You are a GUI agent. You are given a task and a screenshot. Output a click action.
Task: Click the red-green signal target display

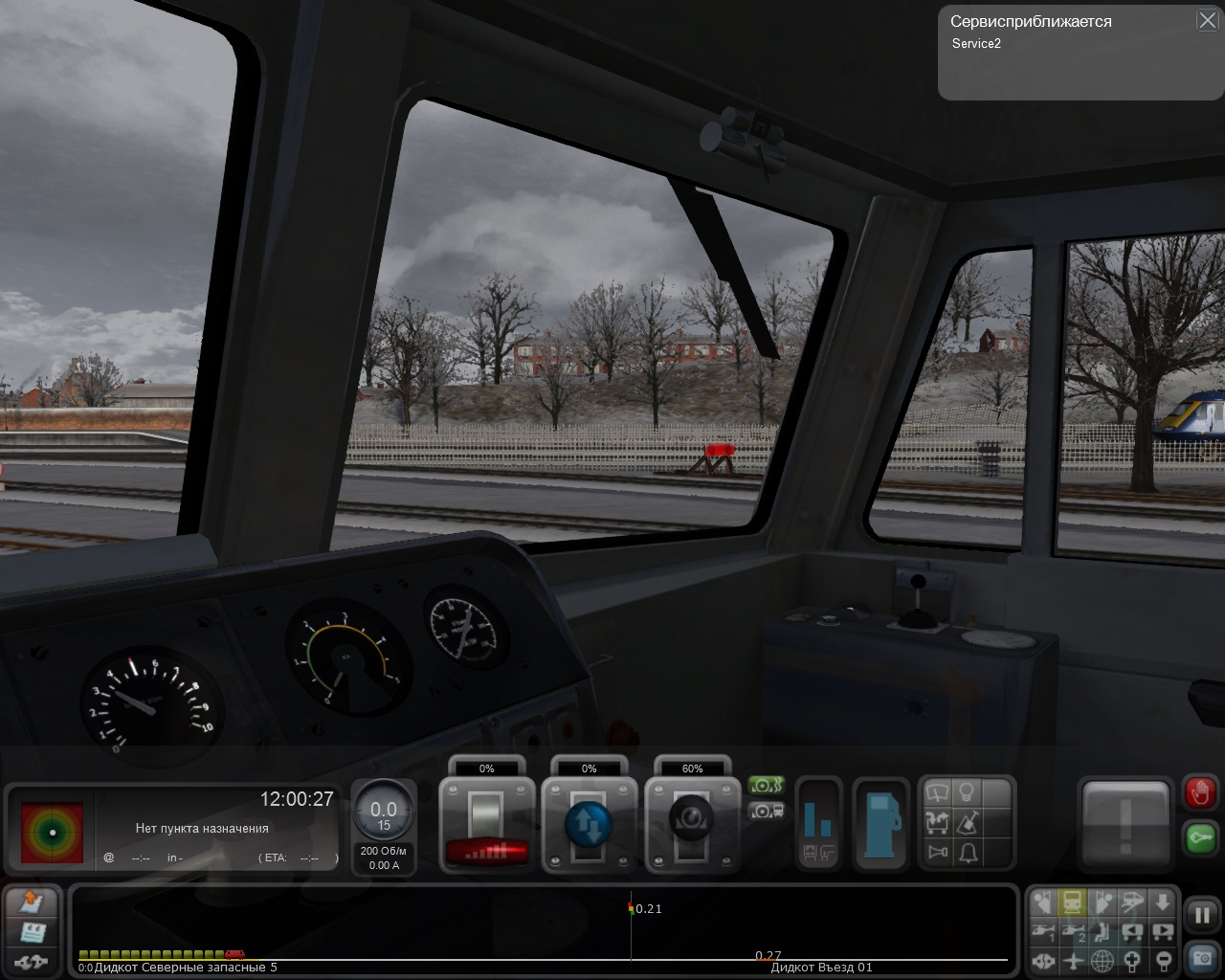tap(52, 832)
